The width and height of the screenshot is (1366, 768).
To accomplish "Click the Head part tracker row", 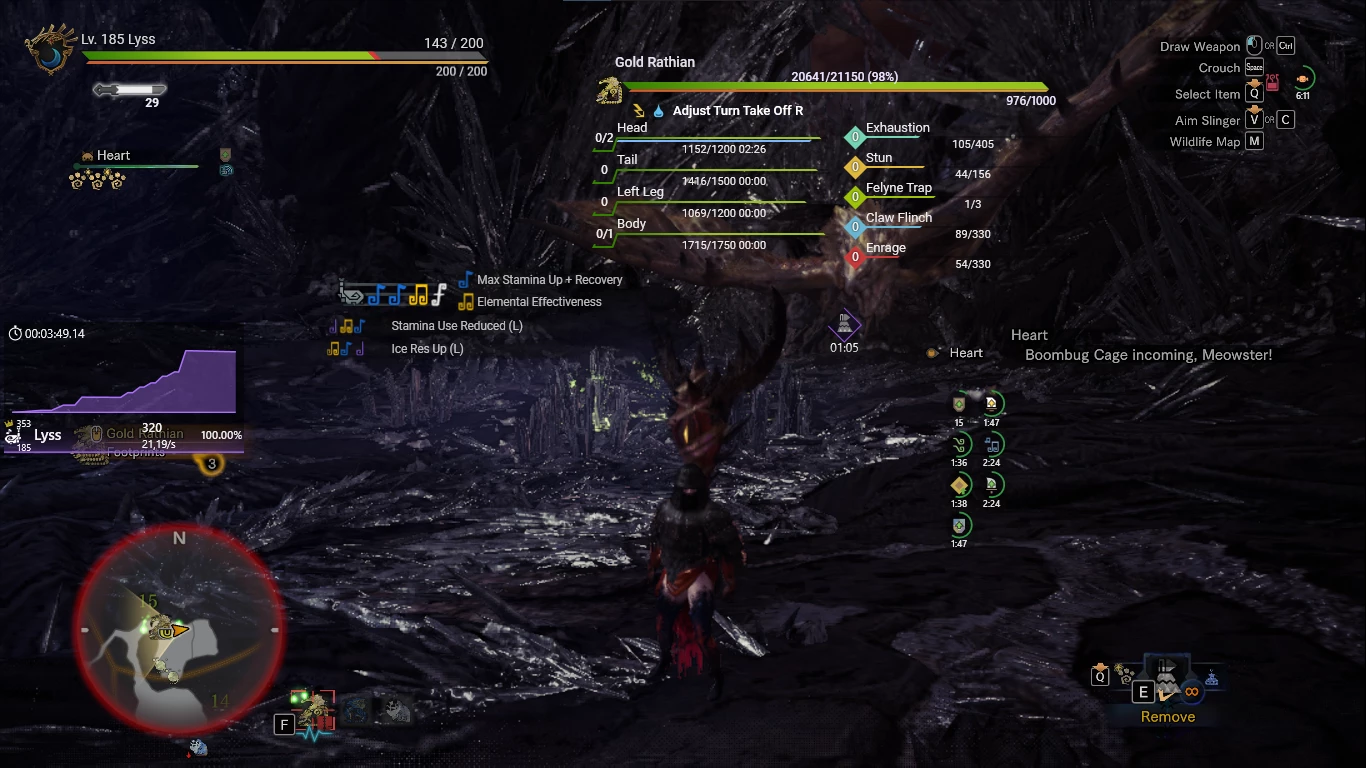I will [x=705, y=137].
